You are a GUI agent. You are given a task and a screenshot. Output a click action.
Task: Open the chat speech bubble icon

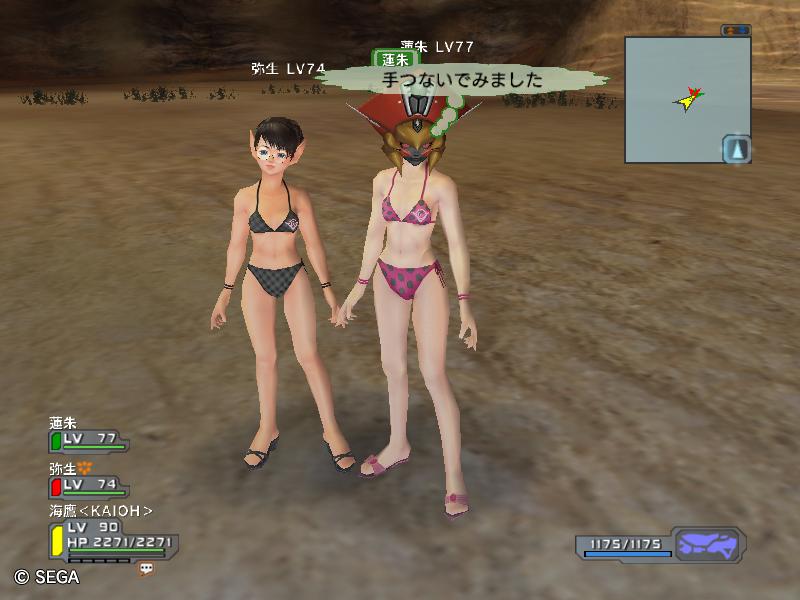(146, 568)
